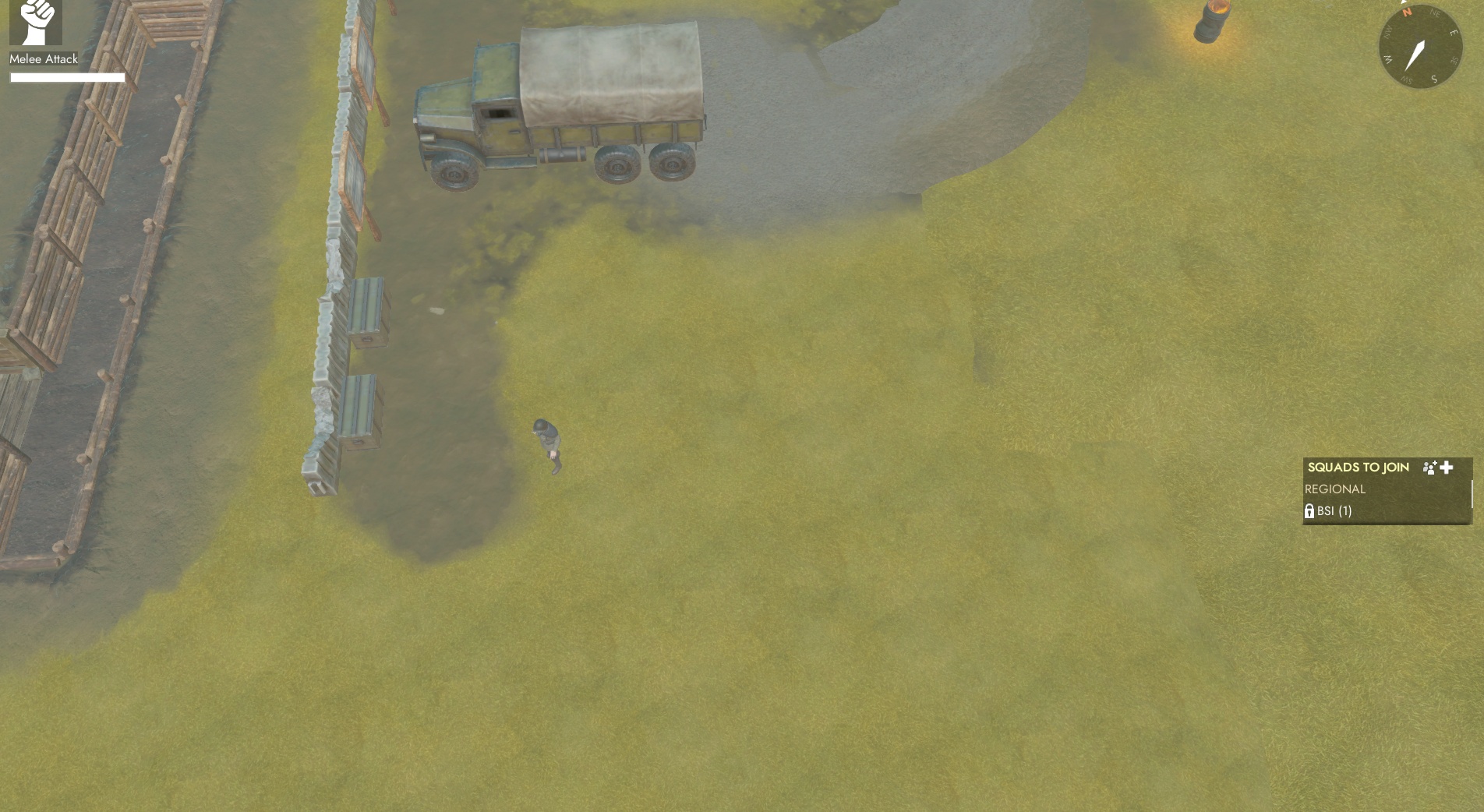The height and width of the screenshot is (812, 1484).
Task: Select the Melee Attack fist icon
Action: [x=36, y=22]
